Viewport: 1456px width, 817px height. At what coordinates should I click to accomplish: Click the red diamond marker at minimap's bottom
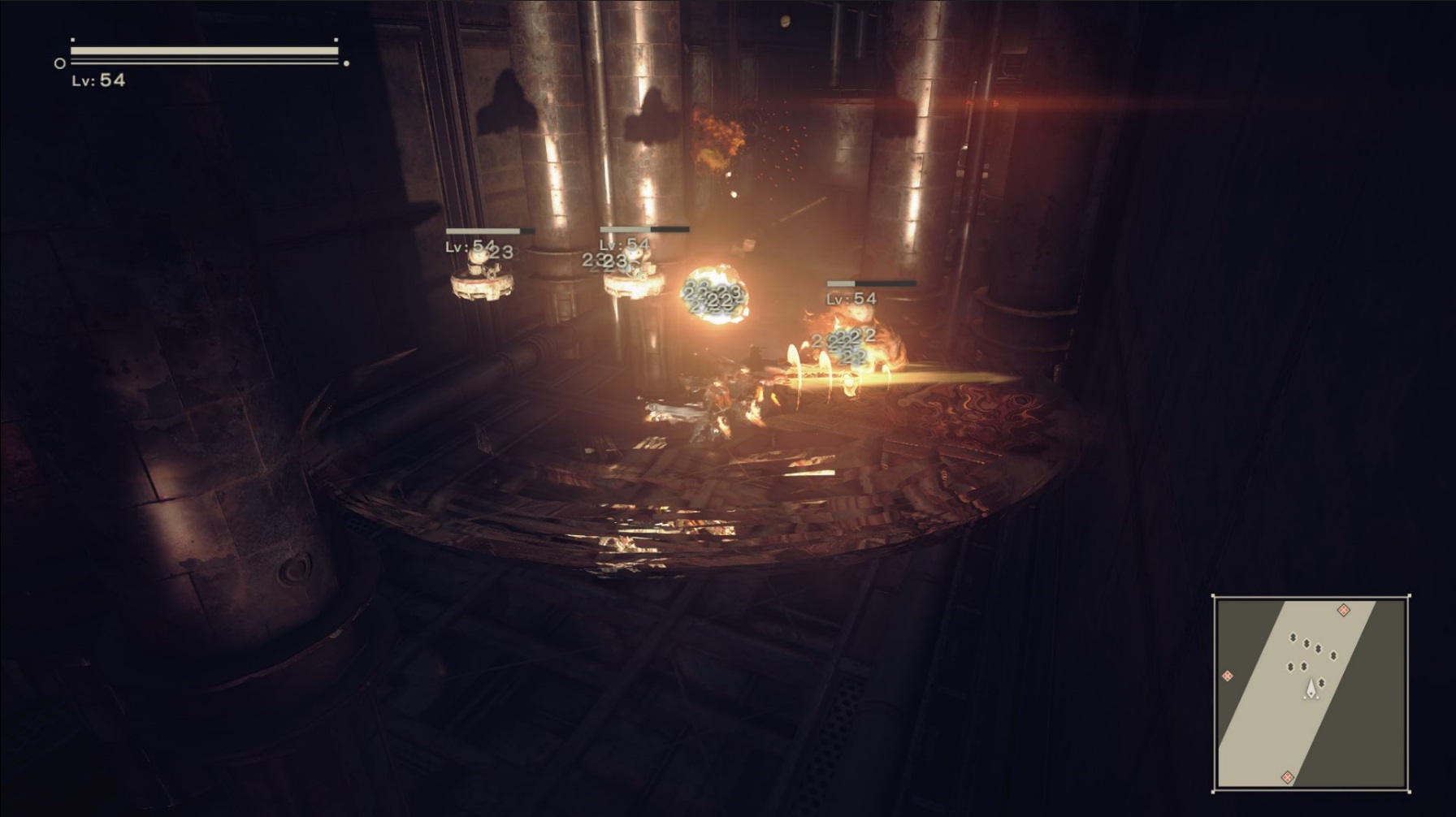1288,776
